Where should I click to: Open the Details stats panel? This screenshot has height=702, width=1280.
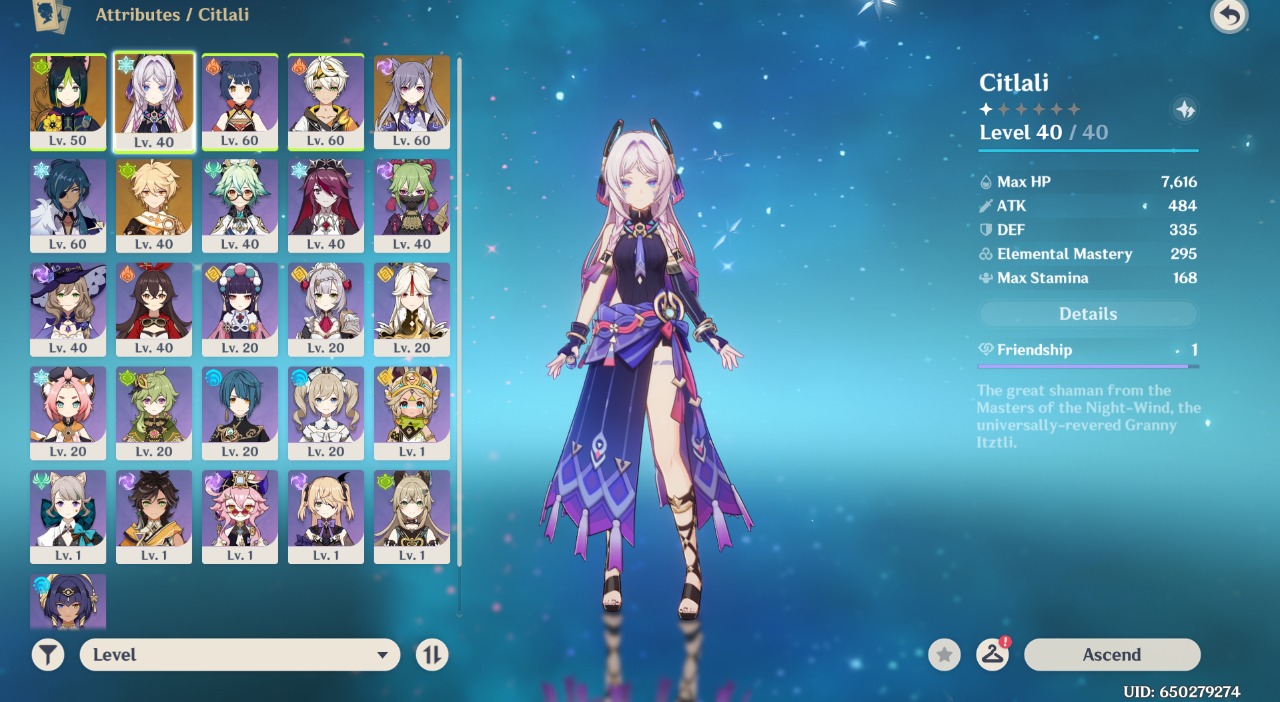coord(1088,314)
